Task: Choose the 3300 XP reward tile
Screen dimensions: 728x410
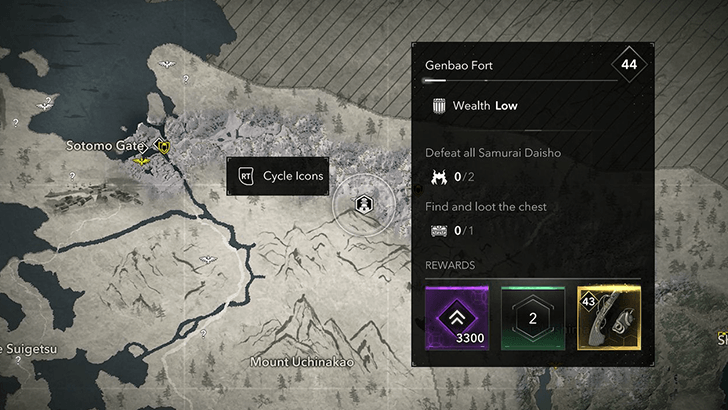Action: click(457, 318)
